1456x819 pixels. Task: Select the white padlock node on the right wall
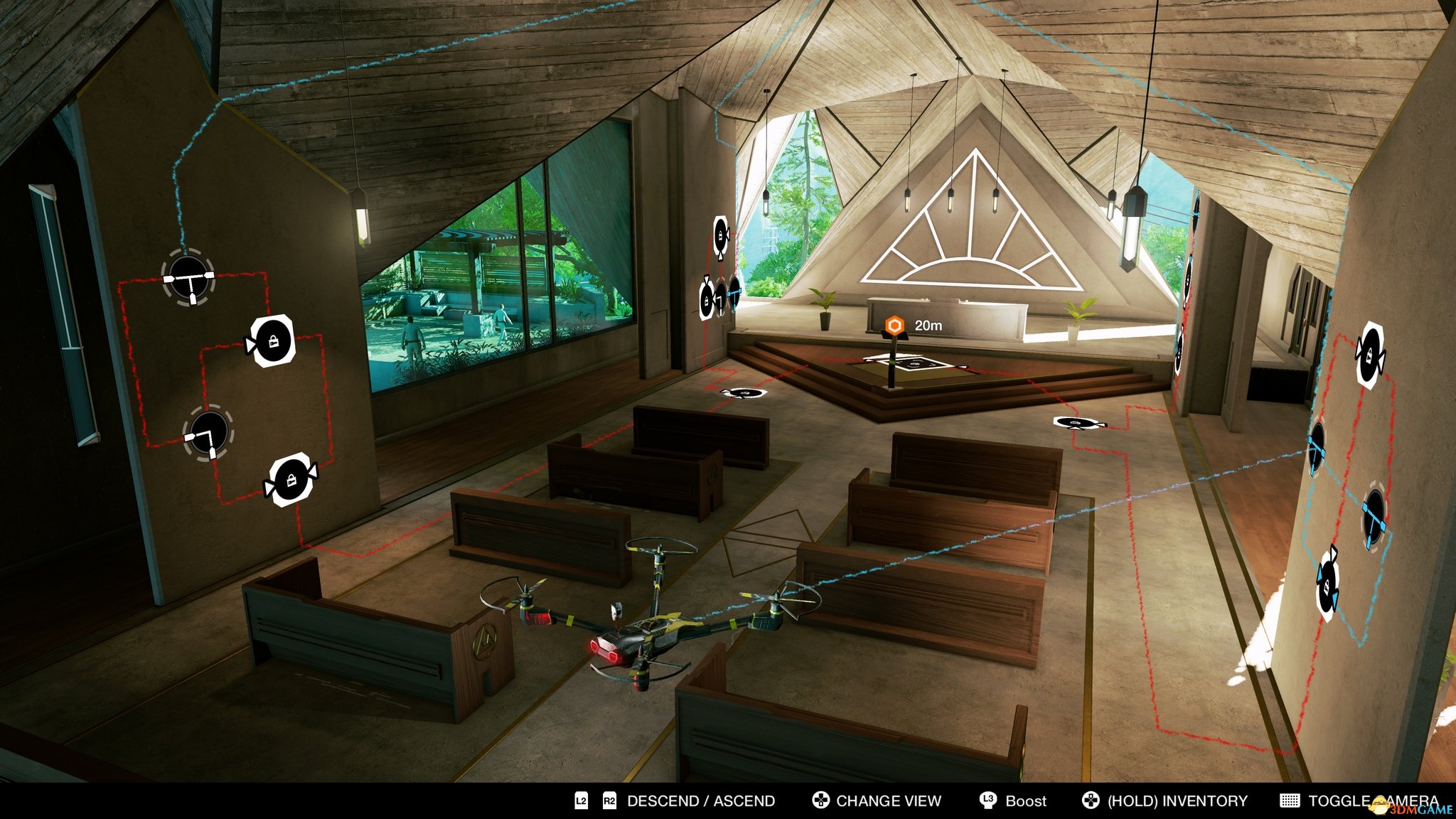1369,354
